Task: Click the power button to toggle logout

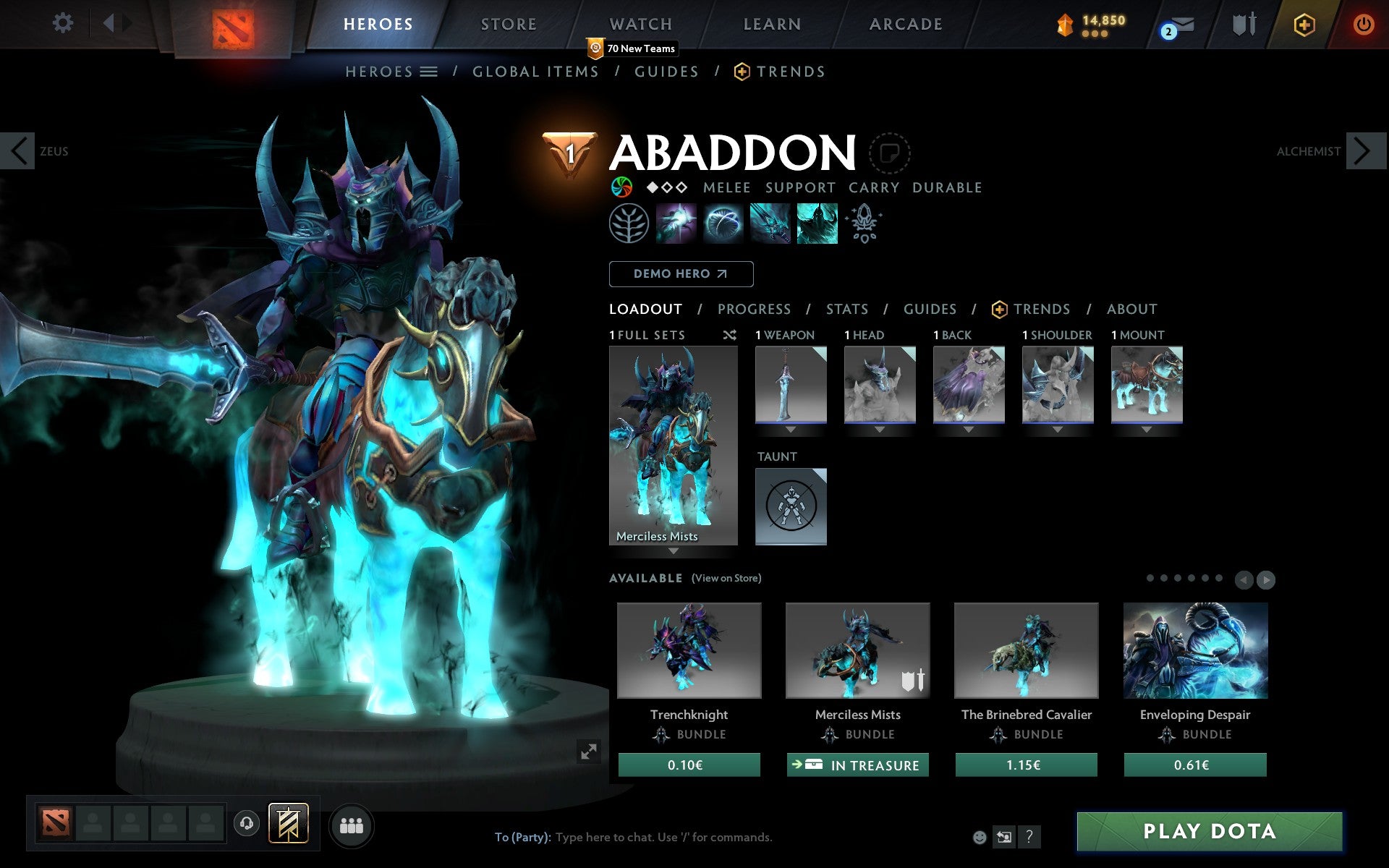Action: 1364,23
